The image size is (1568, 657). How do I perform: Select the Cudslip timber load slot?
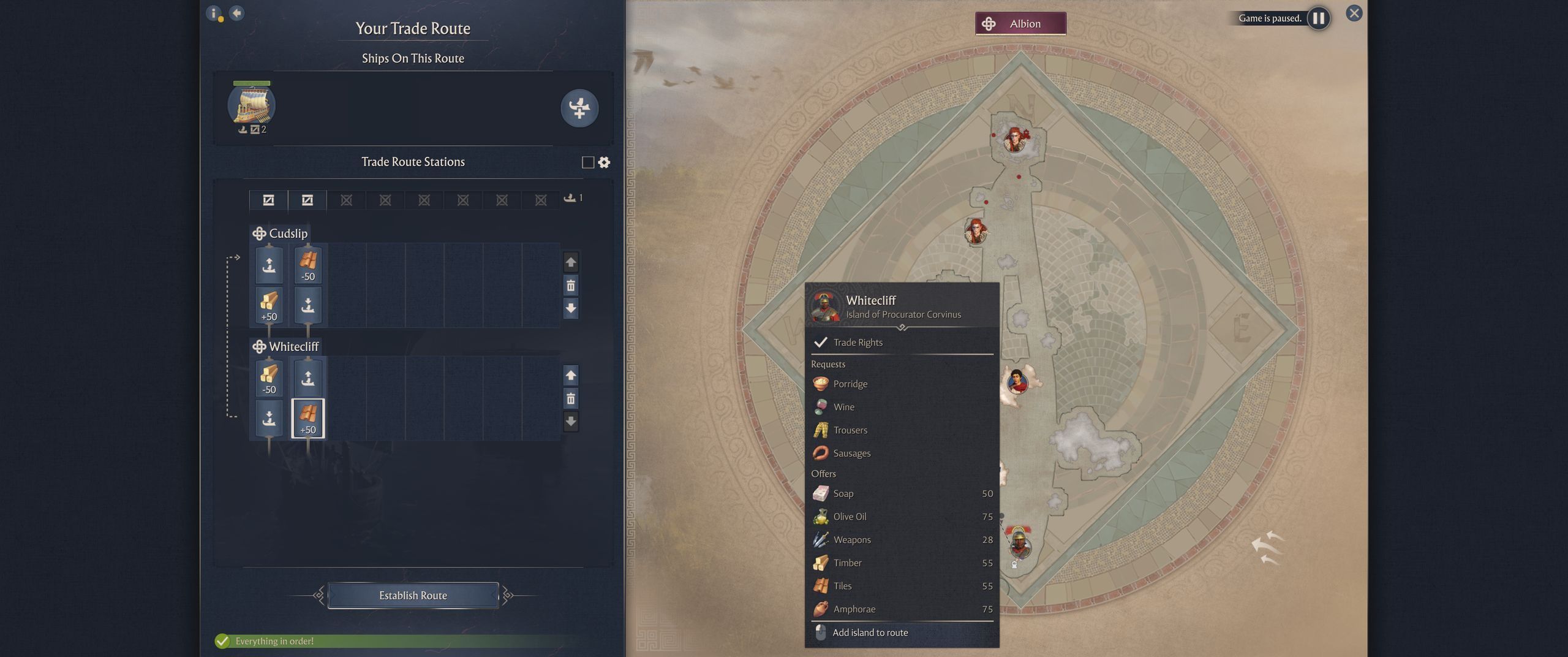pyautogui.click(x=269, y=305)
